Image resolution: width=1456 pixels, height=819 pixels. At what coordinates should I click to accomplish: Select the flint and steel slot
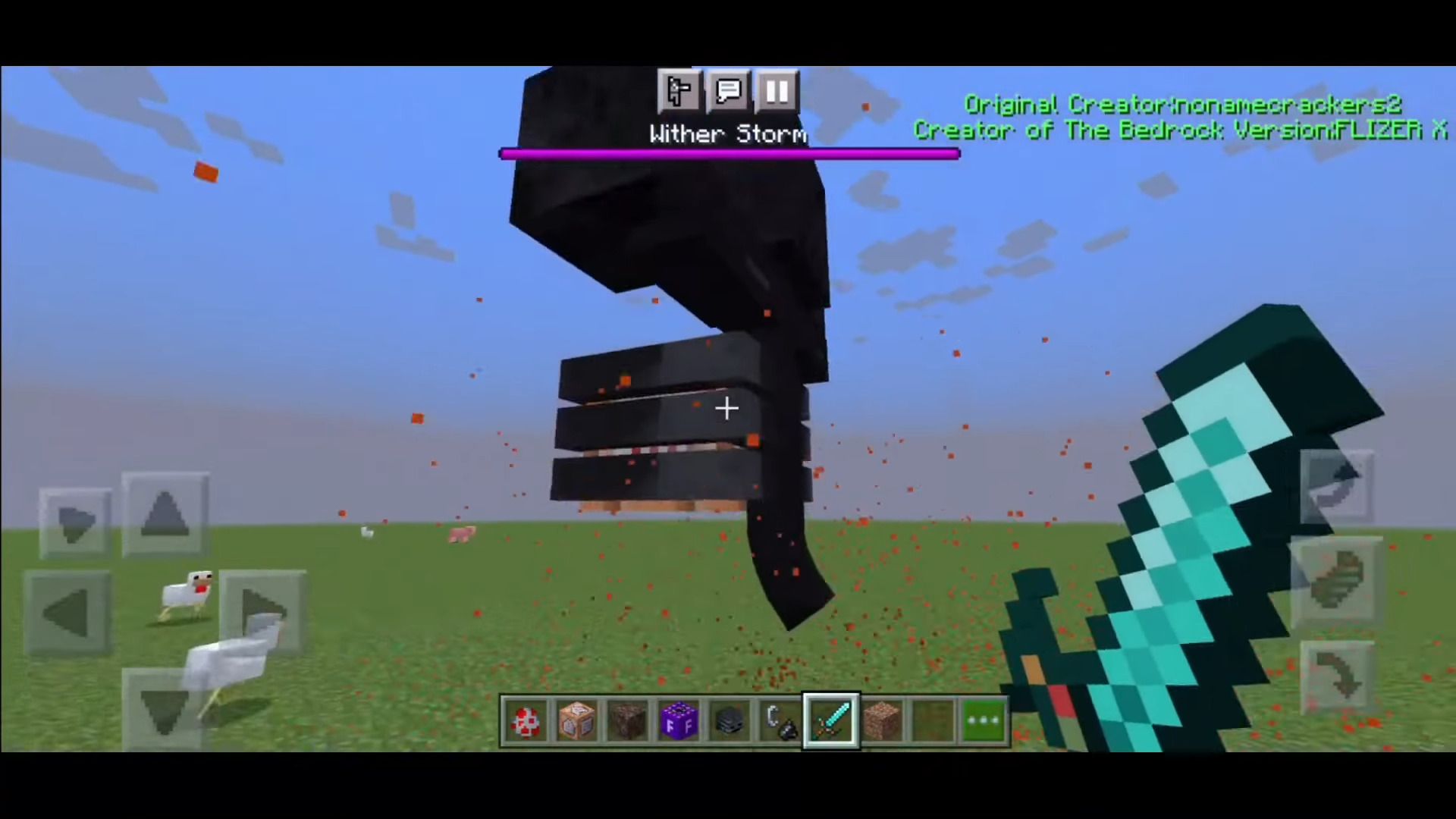(781, 719)
